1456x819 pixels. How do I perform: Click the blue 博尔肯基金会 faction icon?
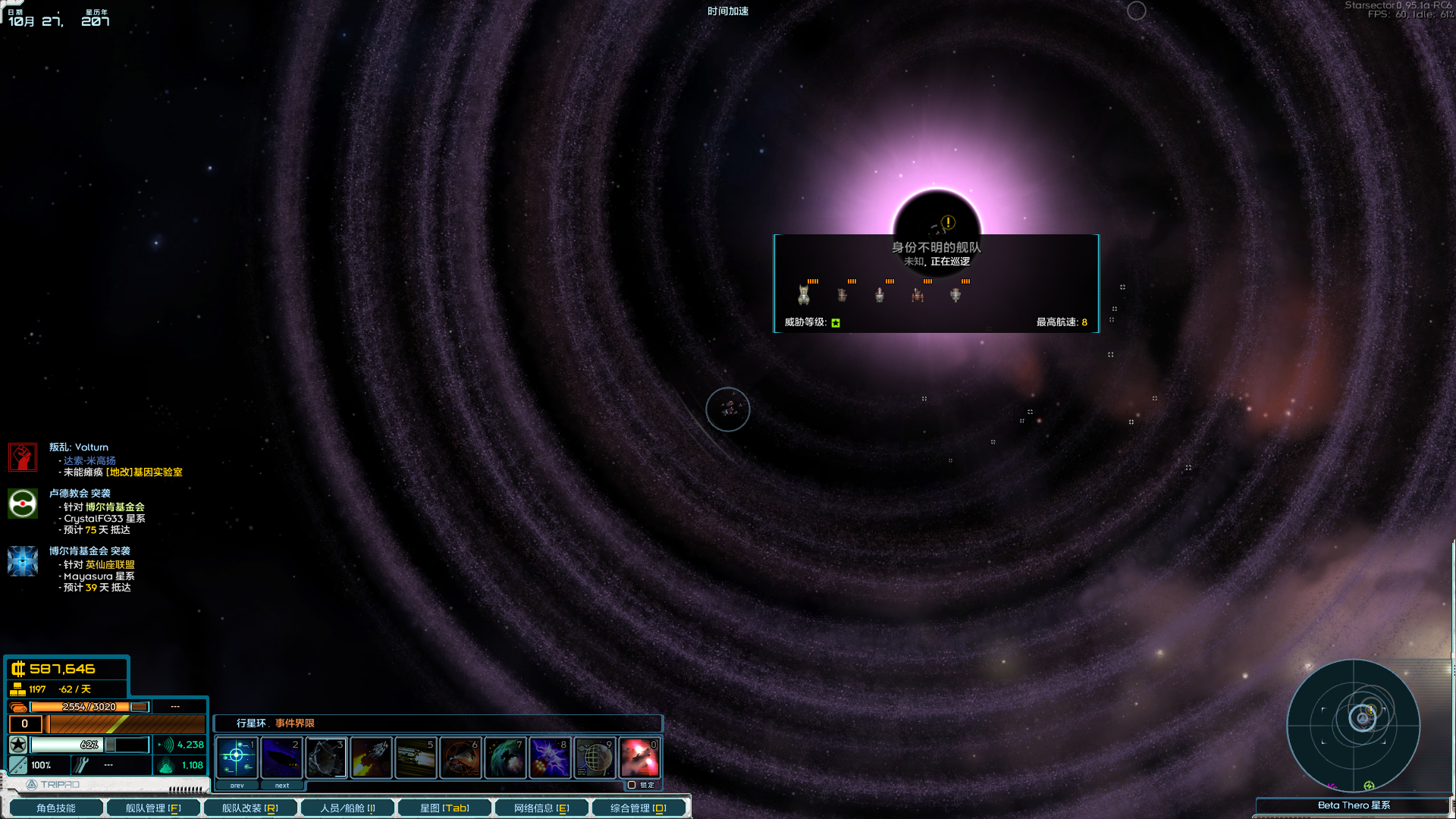click(22, 561)
